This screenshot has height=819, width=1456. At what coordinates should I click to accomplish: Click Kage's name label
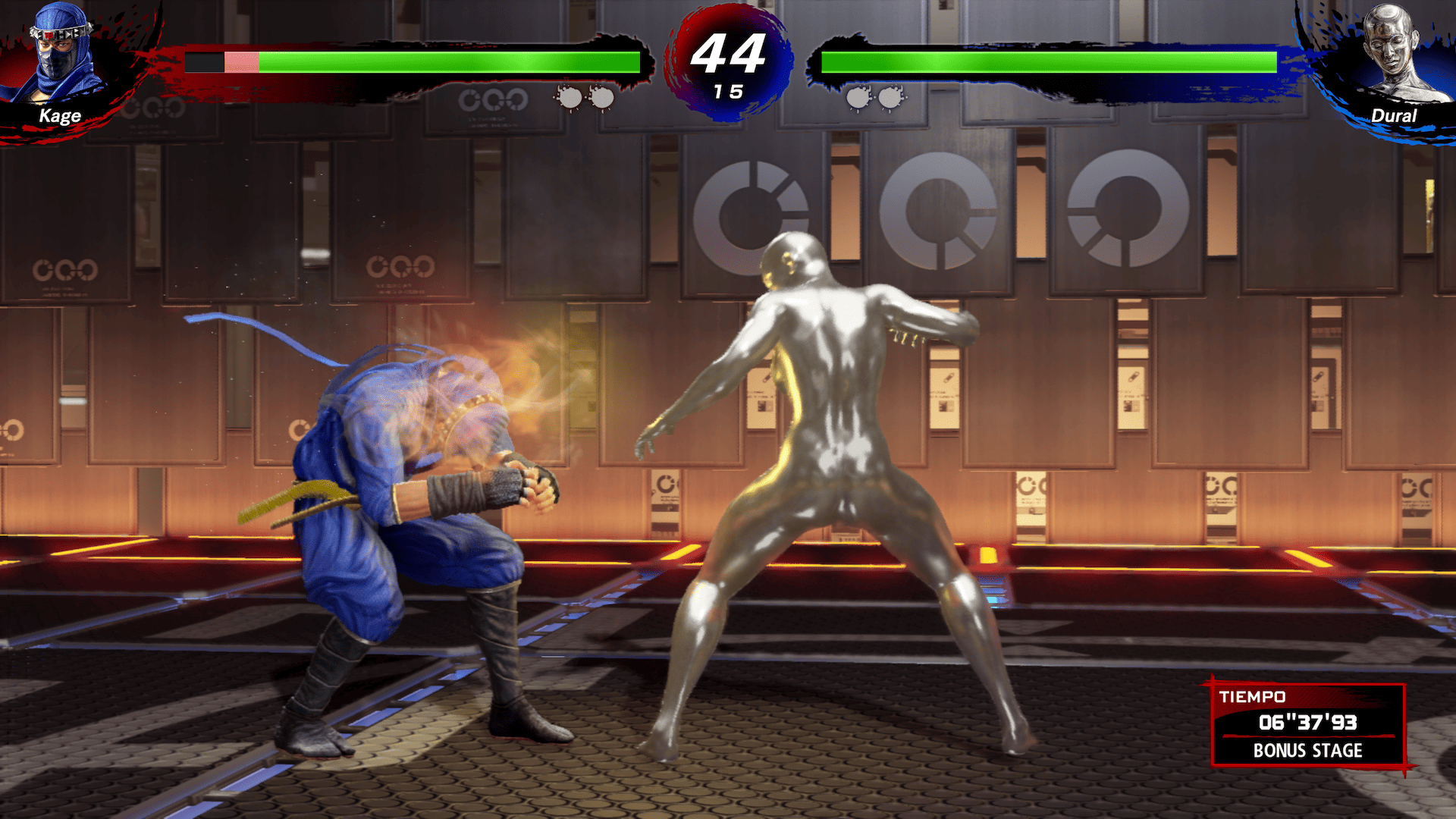pyautogui.click(x=61, y=115)
